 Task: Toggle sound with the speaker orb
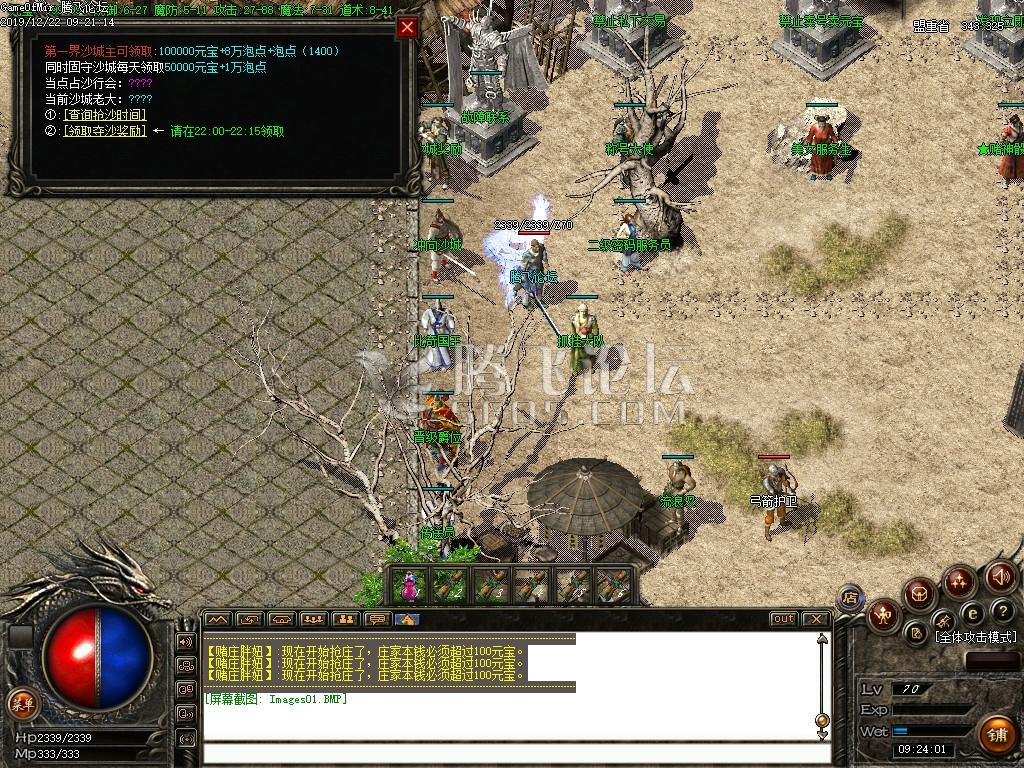tap(1001, 576)
